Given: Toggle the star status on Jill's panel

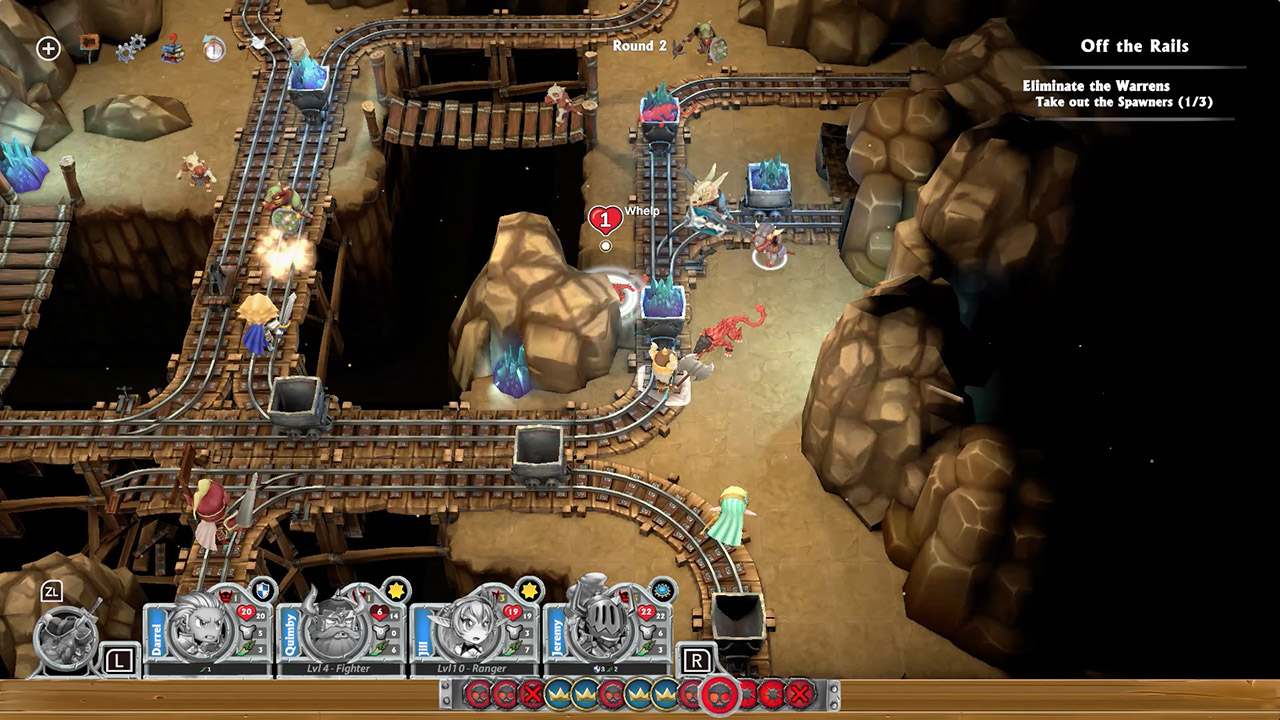Looking at the screenshot, I should [527, 591].
